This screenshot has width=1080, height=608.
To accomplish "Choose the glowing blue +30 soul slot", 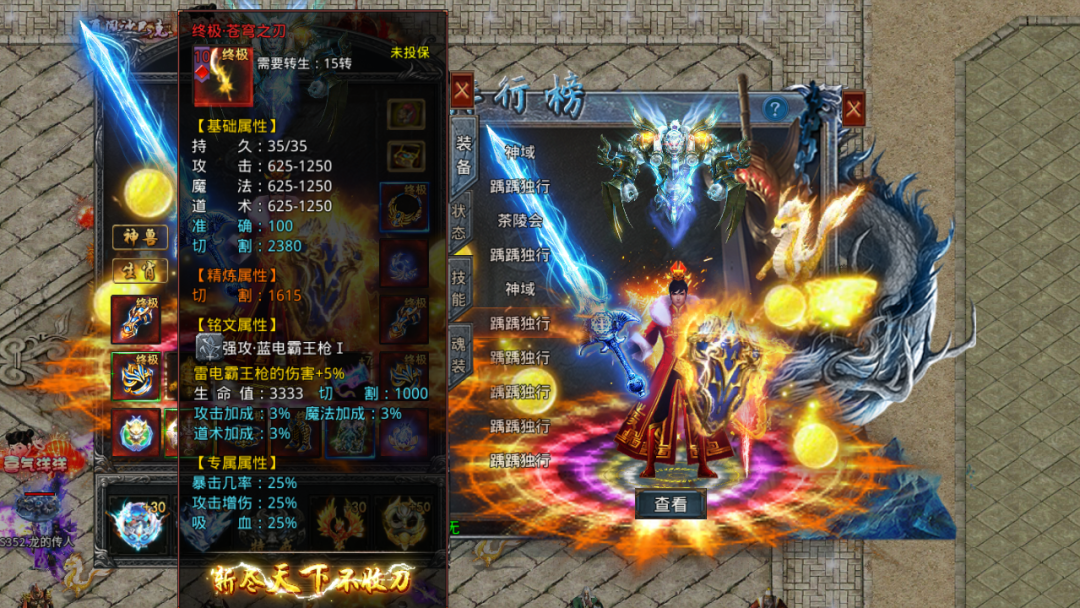I will pos(136,524).
